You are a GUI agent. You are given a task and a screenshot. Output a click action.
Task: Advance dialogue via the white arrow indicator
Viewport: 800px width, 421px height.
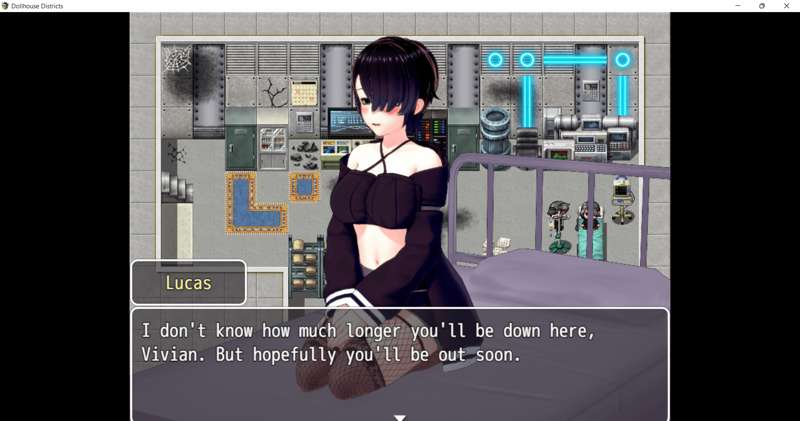399,416
